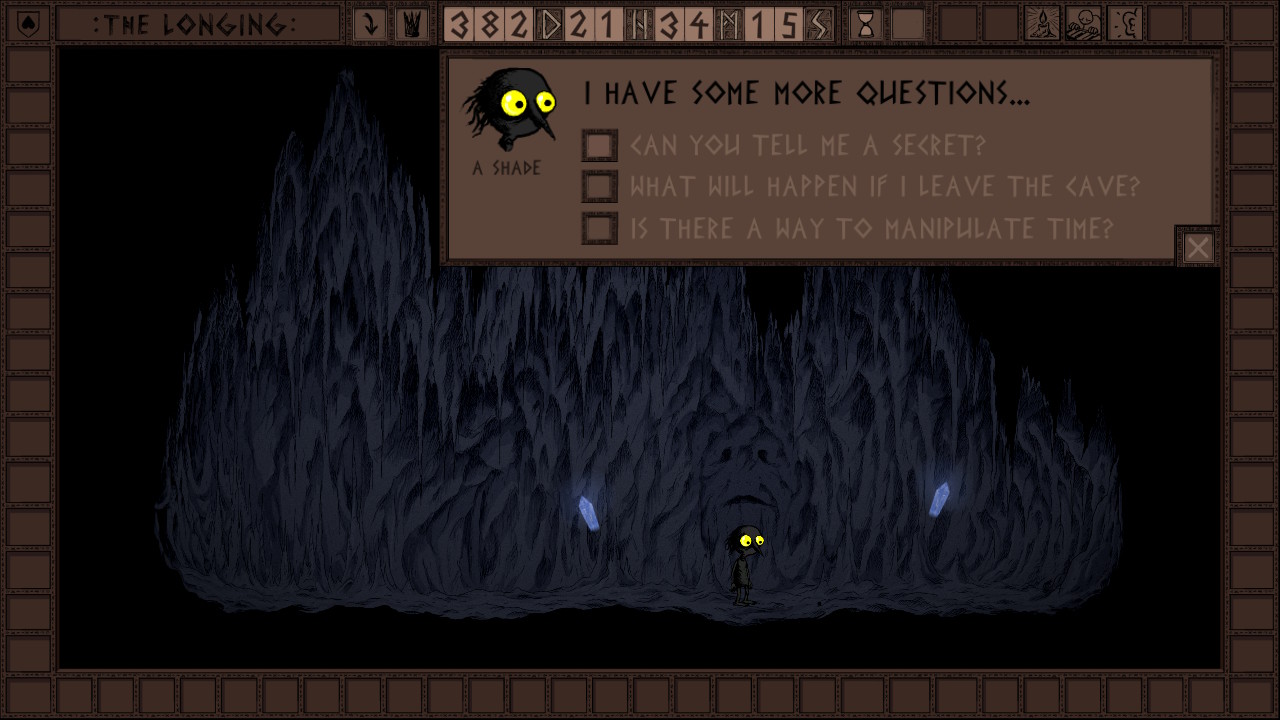Click the listening ear icon

(x=1125, y=24)
